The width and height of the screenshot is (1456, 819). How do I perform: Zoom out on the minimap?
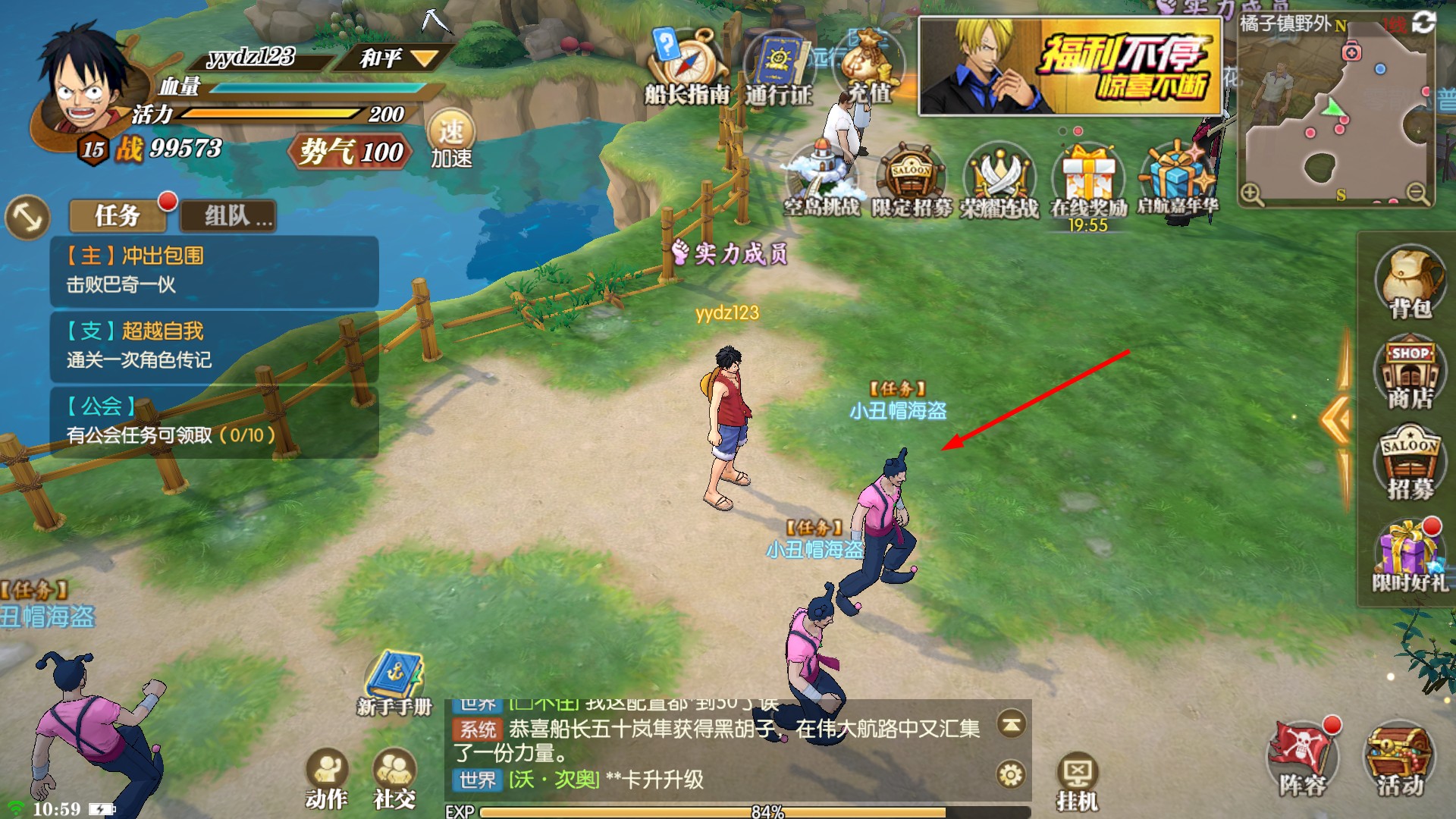(x=1417, y=195)
